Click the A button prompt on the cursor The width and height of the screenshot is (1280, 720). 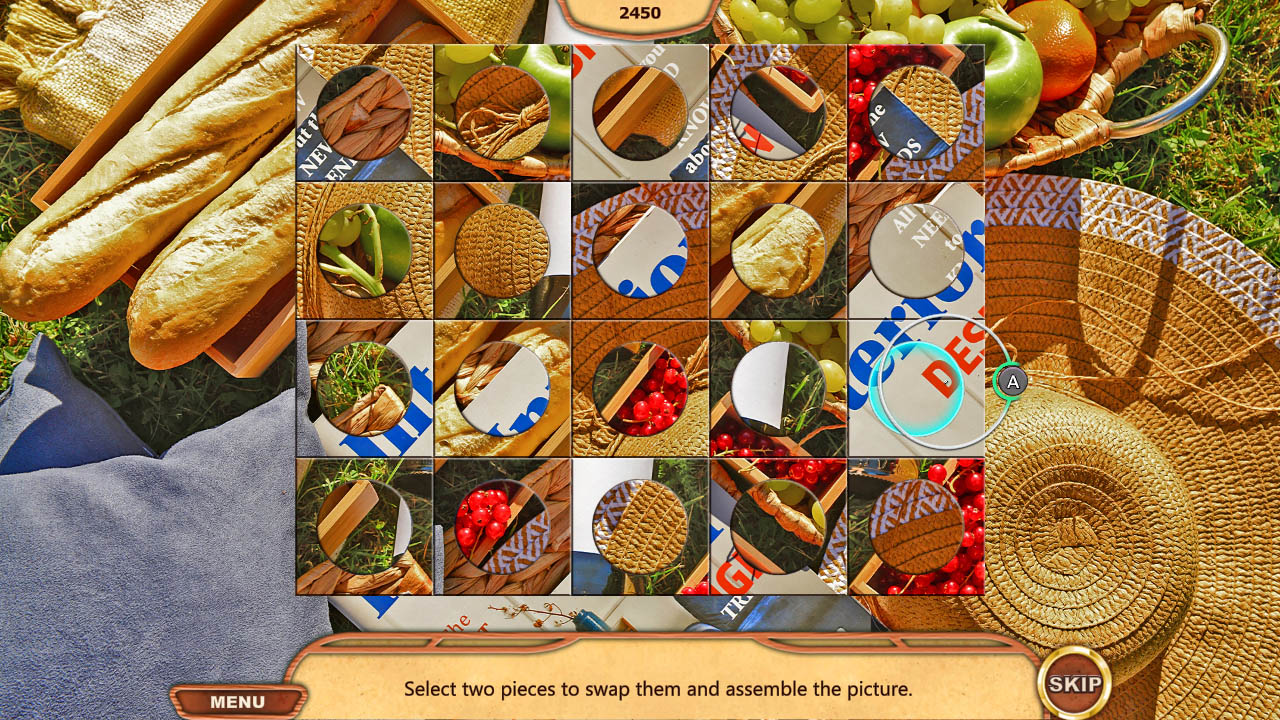1014,381
